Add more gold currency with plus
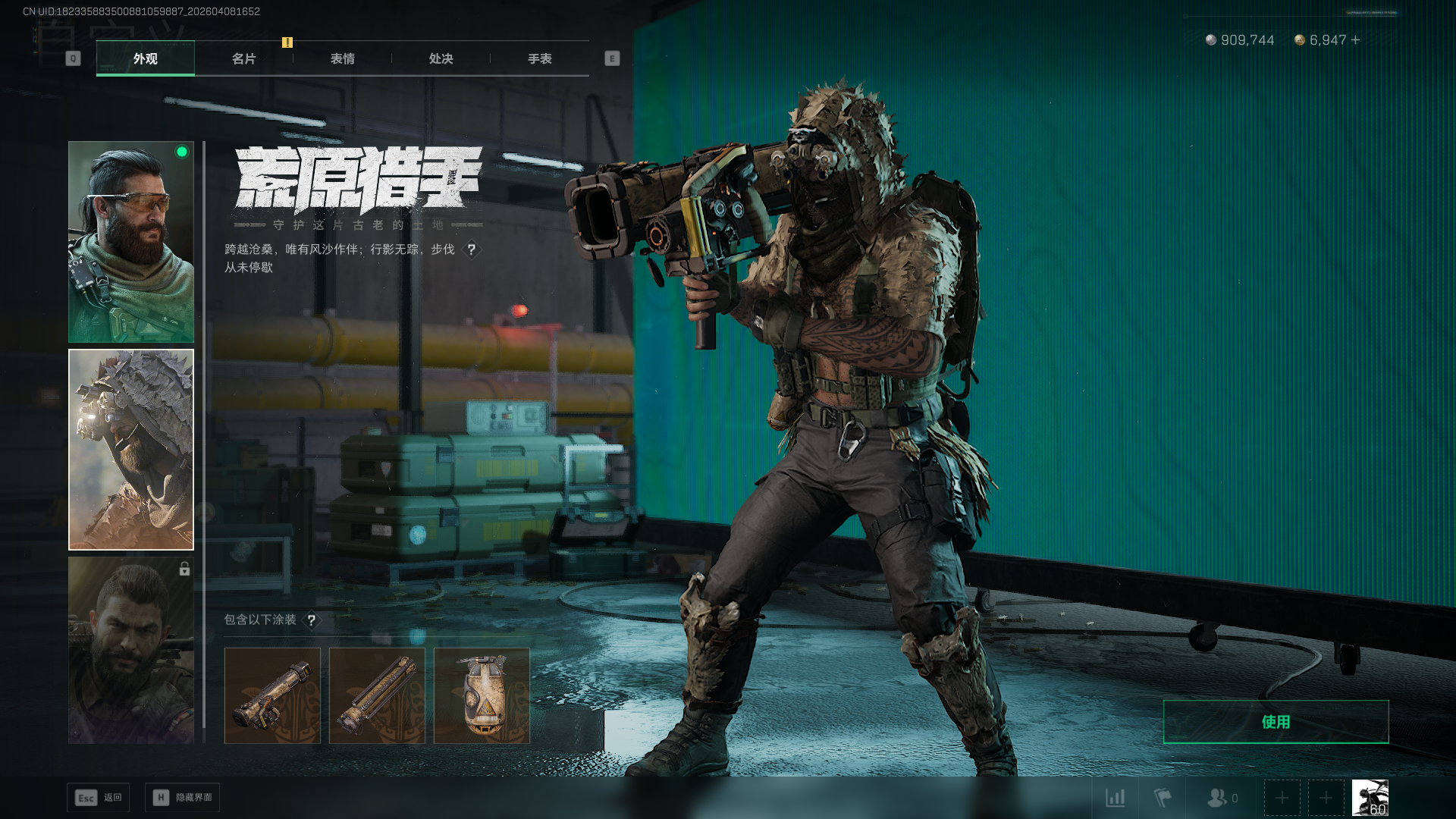The image size is (1456, 819). (1355, 40)
